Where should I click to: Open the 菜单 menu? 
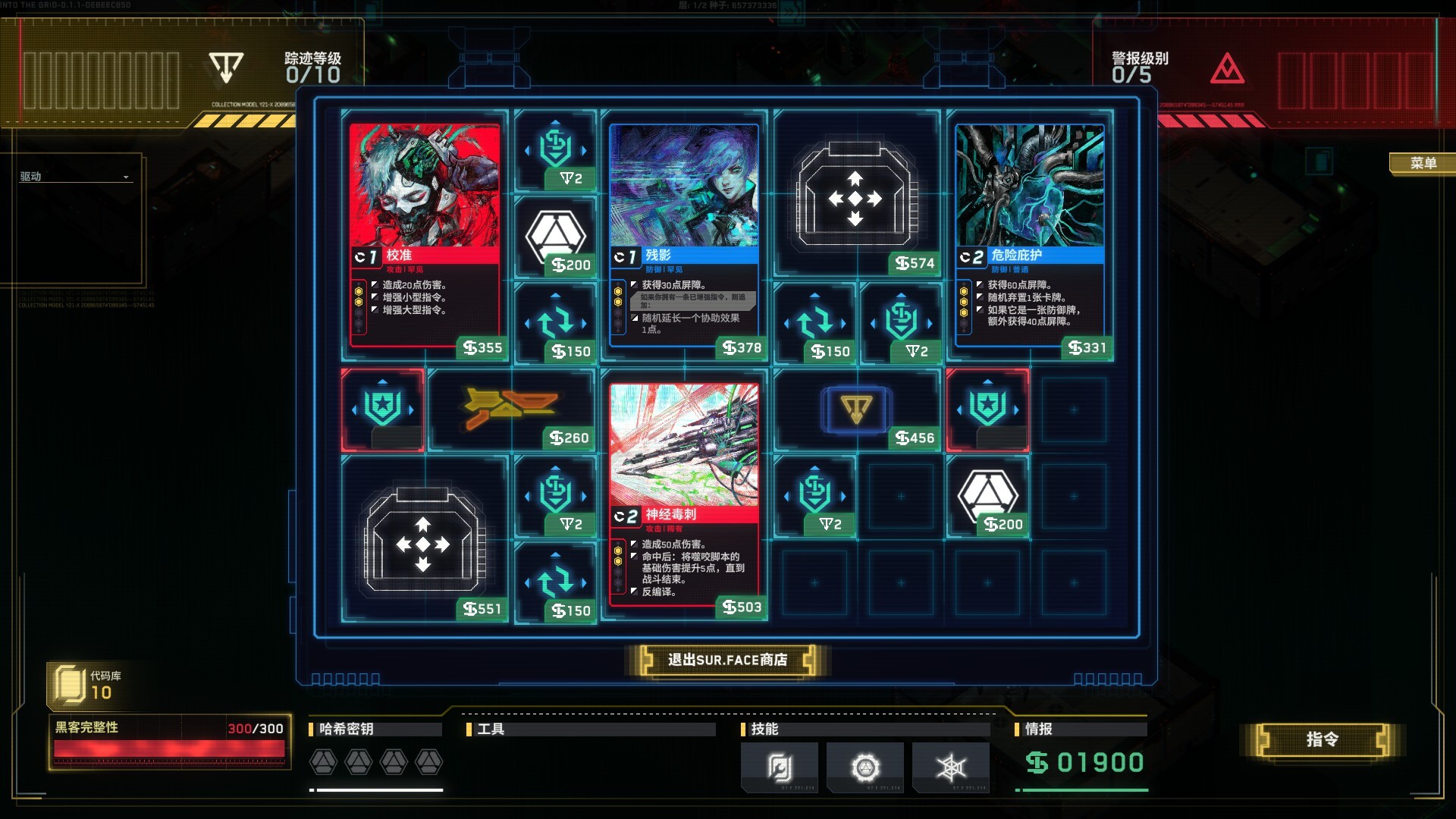tap(1423, 163)
